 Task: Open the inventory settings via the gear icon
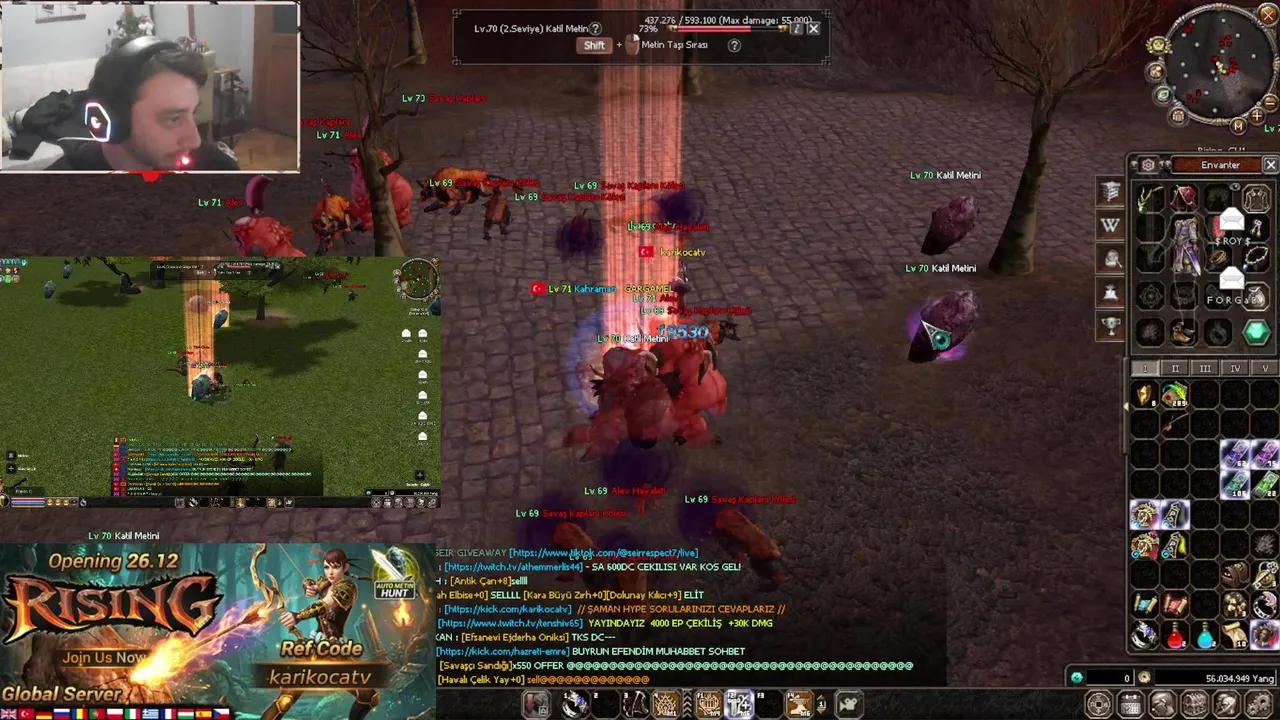(x=1149, y=165)
